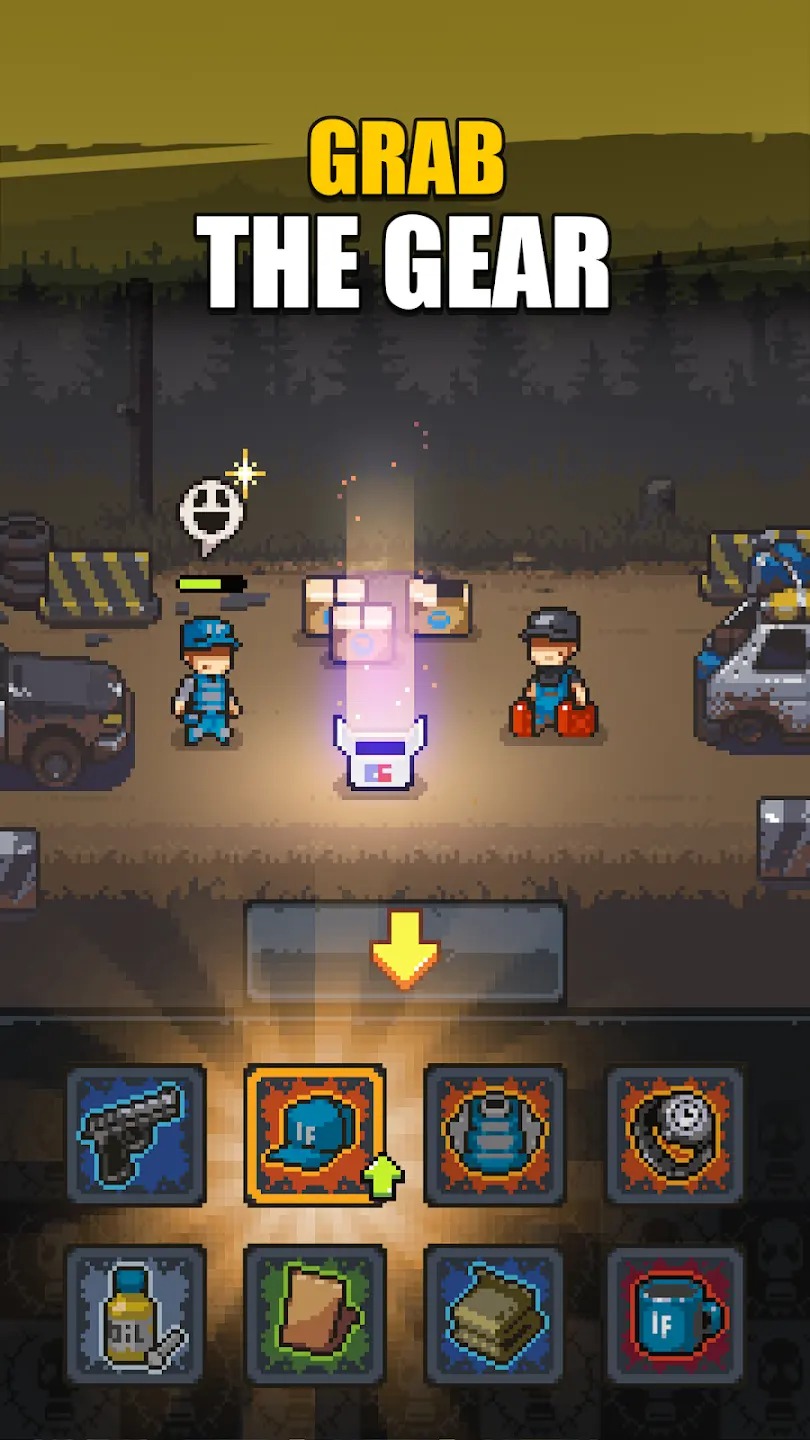The height and width of the screenshot is (1440, 810).
Task: Pick the oil bottle item slot
Action: point(136,1314)
